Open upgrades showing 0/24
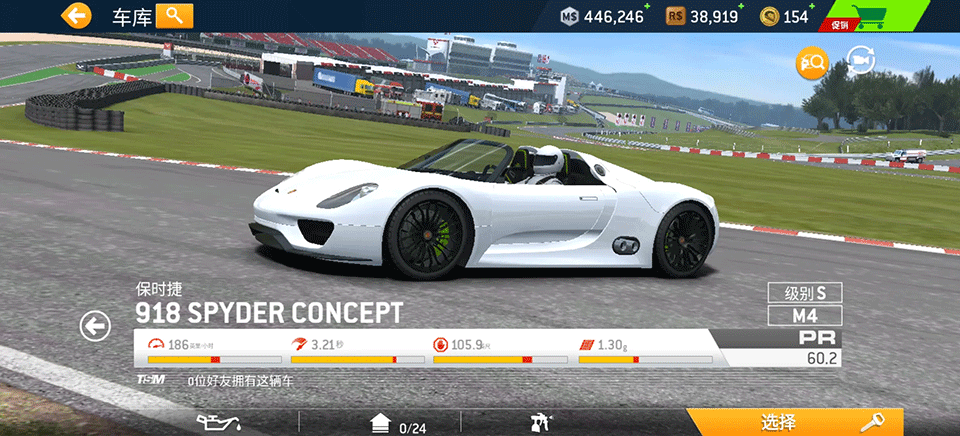 coord(398,424)
